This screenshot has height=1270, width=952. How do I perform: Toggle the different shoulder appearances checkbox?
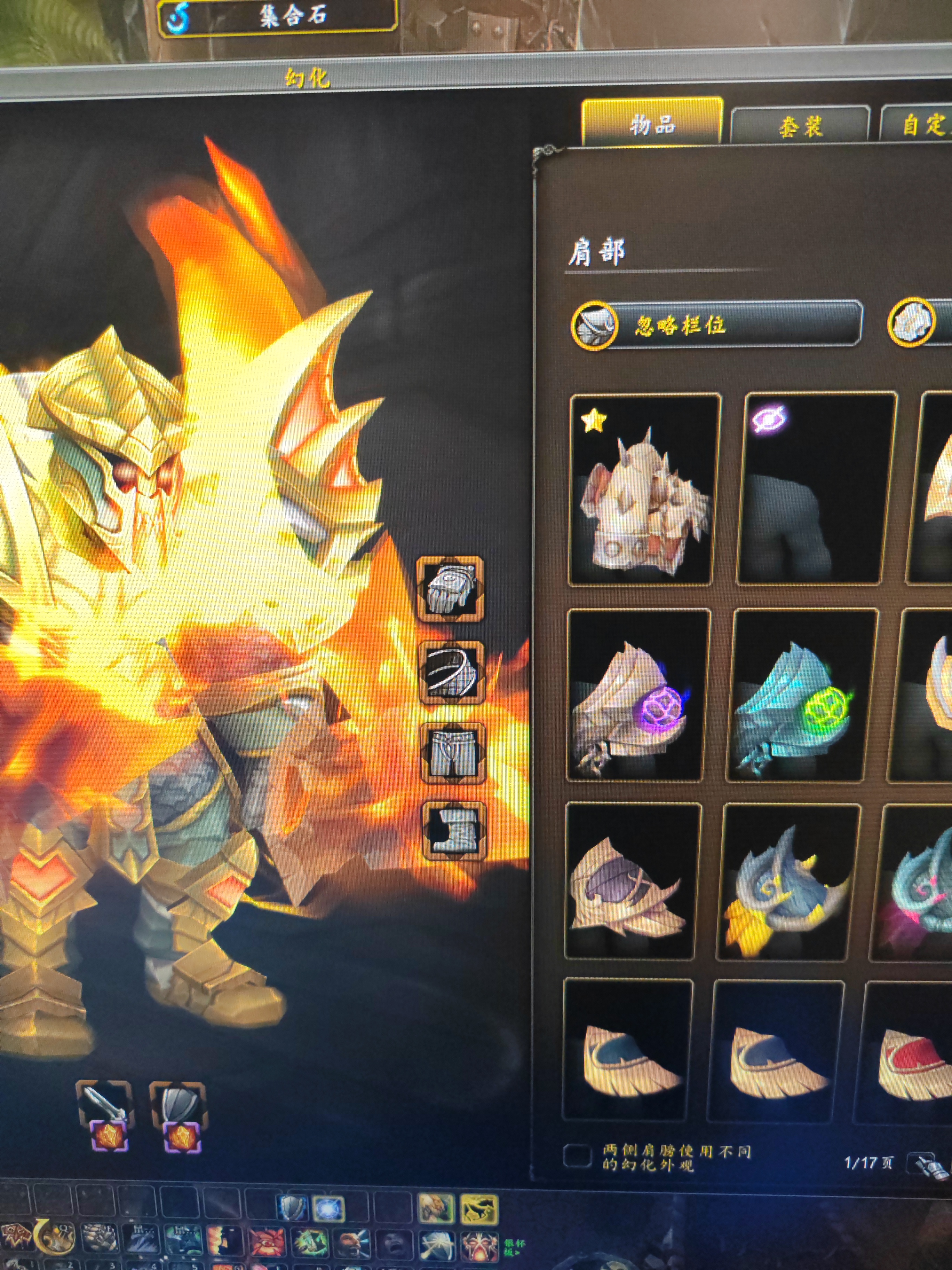click(577, 1156)
